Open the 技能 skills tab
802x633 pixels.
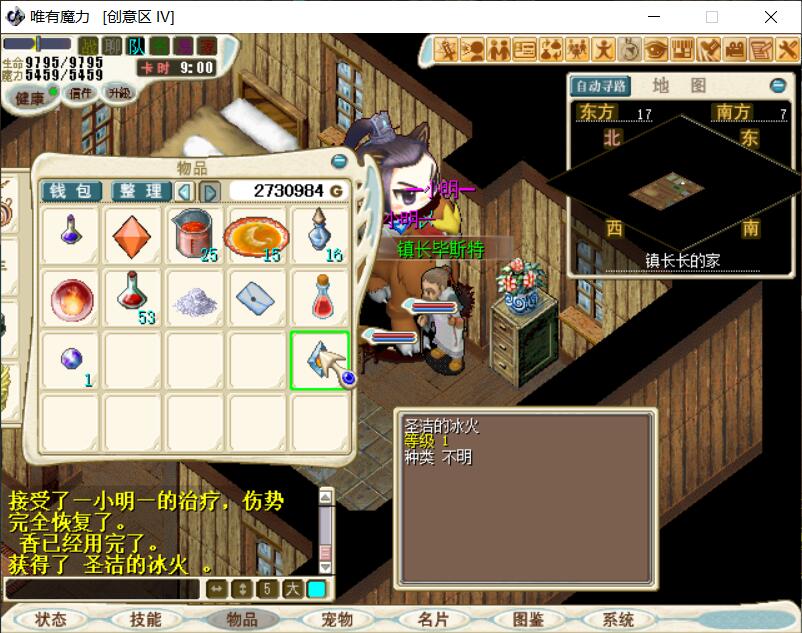tap(146, 620)
